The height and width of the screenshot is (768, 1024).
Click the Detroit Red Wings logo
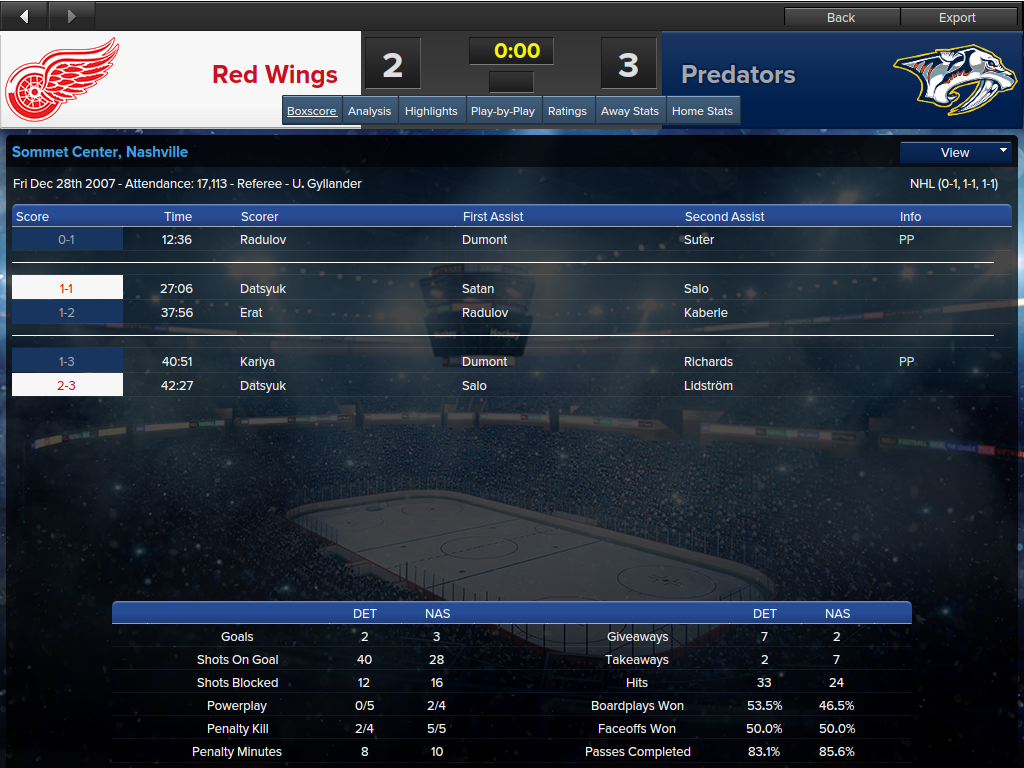[63, 78]
